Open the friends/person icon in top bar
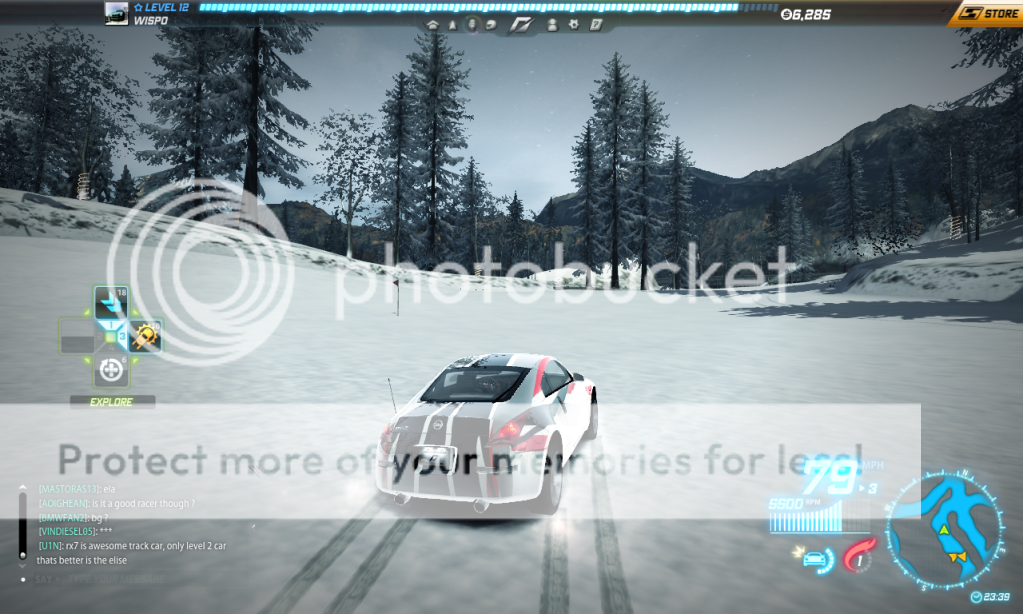Image resolution: width=1023 pixels, height=614 pixels. (551, 24)
